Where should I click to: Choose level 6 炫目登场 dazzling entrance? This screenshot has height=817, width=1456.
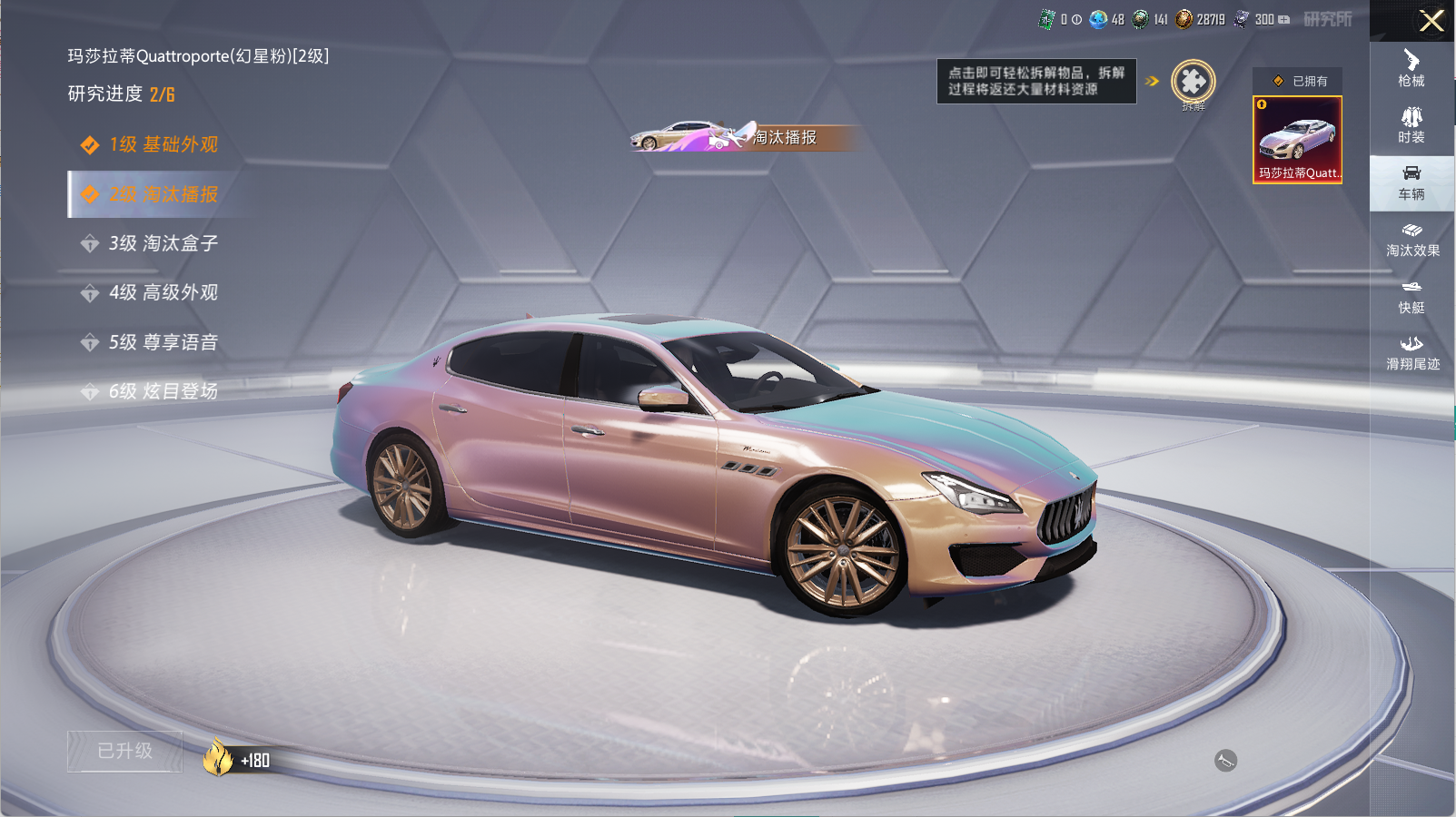[163, 391]
